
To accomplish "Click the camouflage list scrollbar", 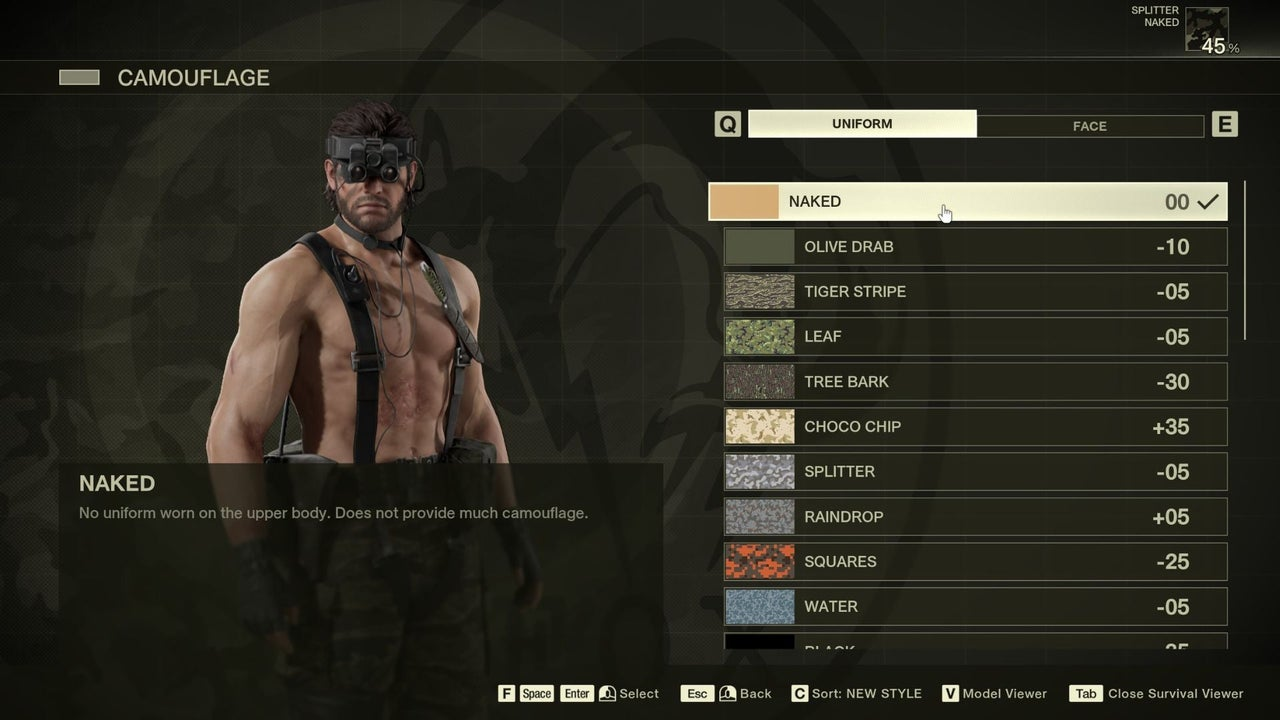I will (x=1245, y=260).
